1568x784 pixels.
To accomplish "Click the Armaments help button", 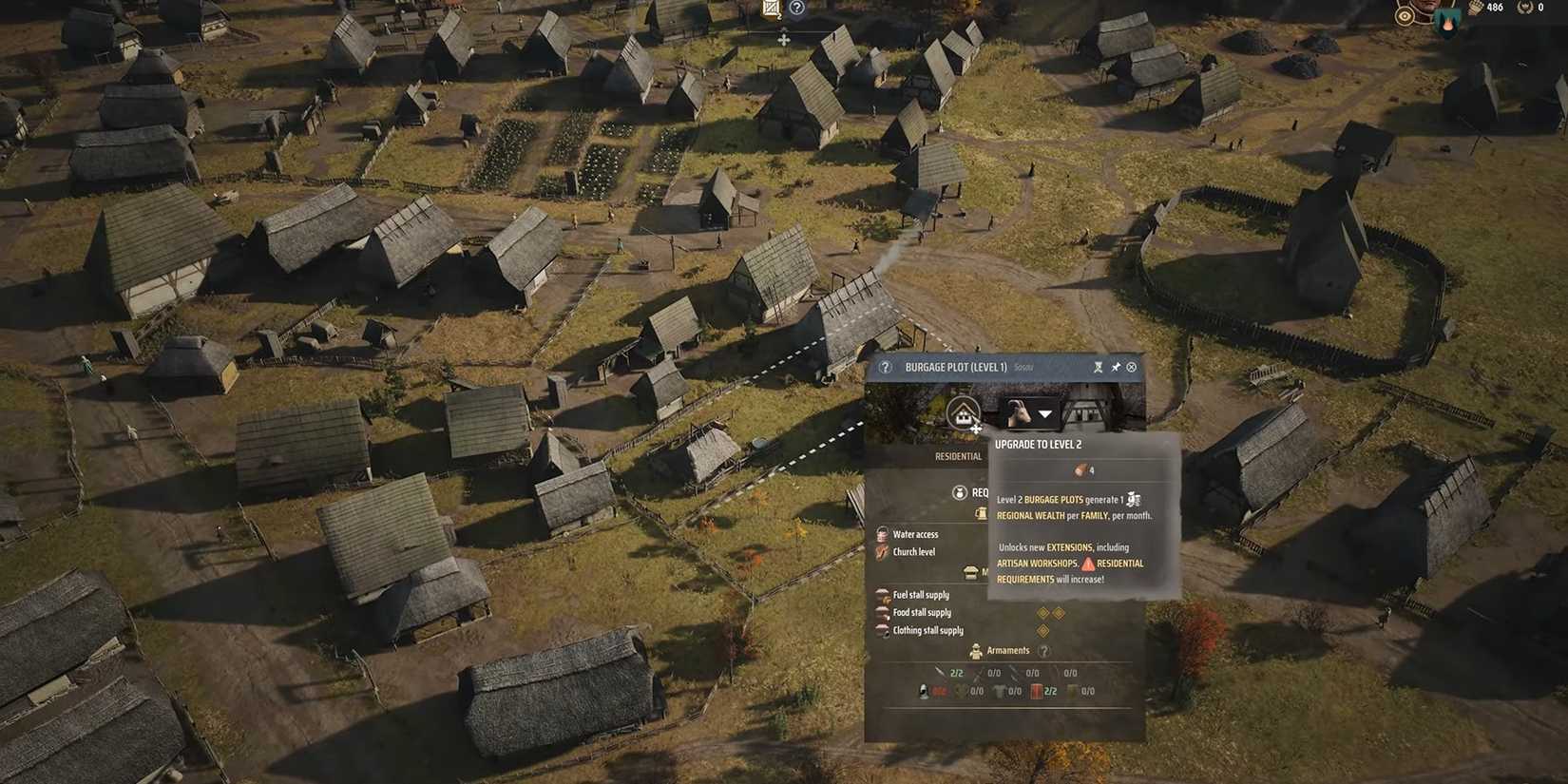I will (1043, 651).
